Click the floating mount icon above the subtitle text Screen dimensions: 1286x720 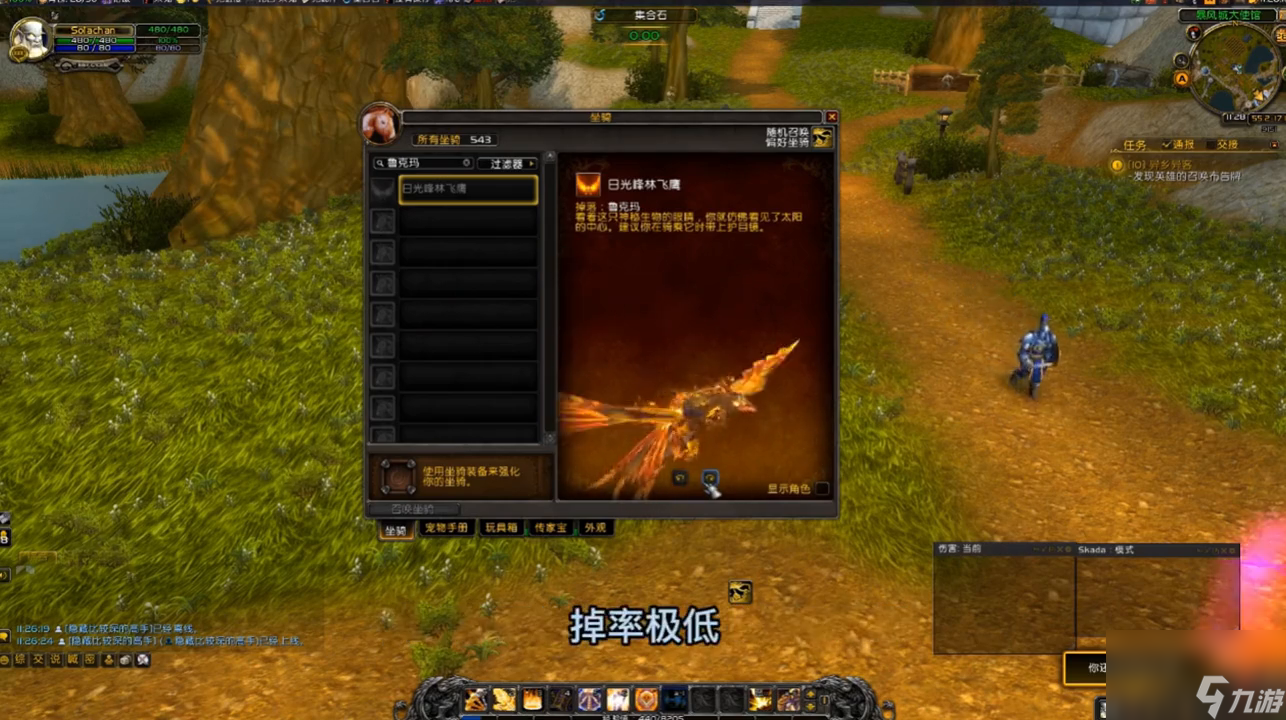(740, 593)
